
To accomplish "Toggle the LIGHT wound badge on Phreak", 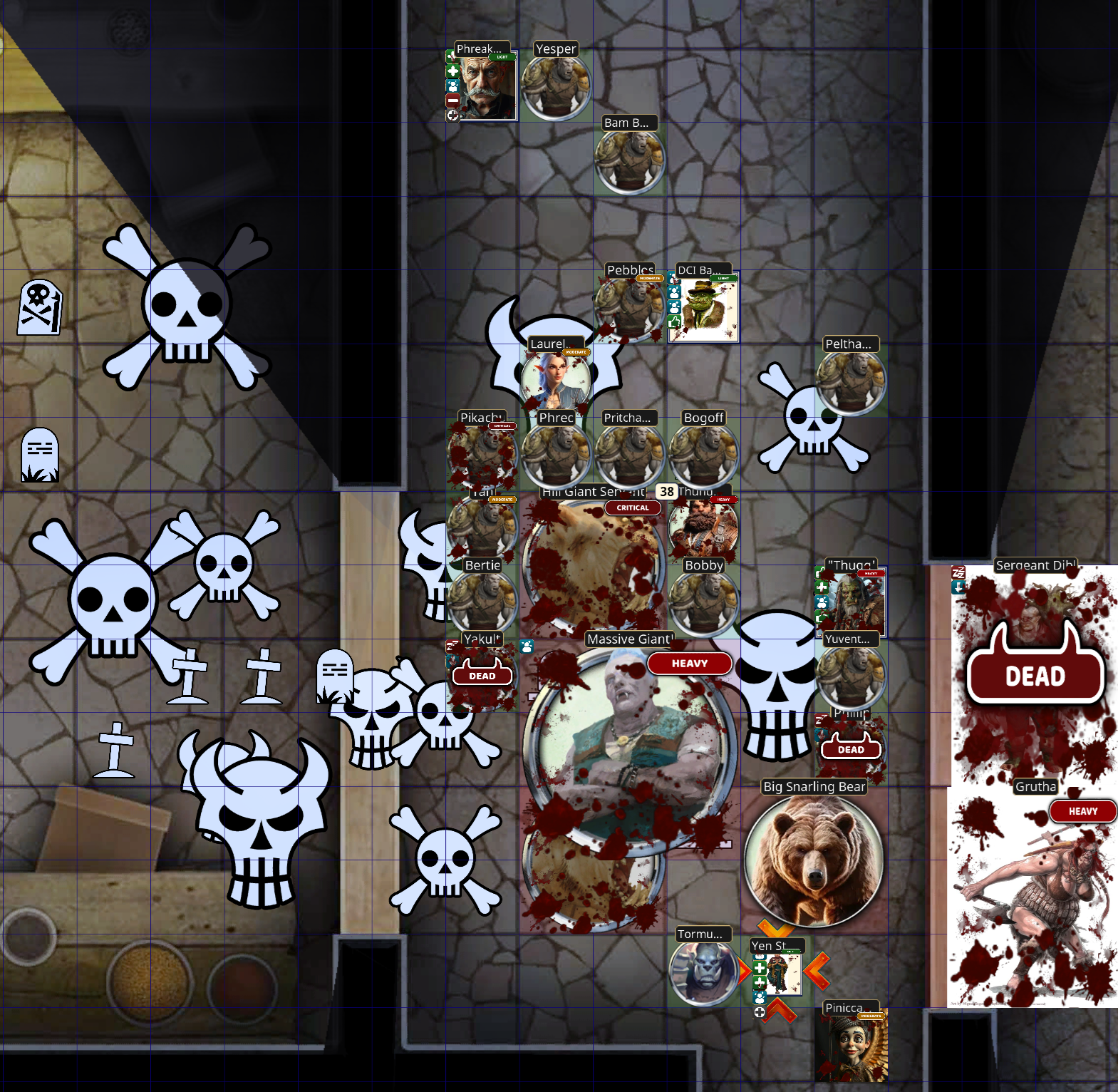I will pos(502,57).
